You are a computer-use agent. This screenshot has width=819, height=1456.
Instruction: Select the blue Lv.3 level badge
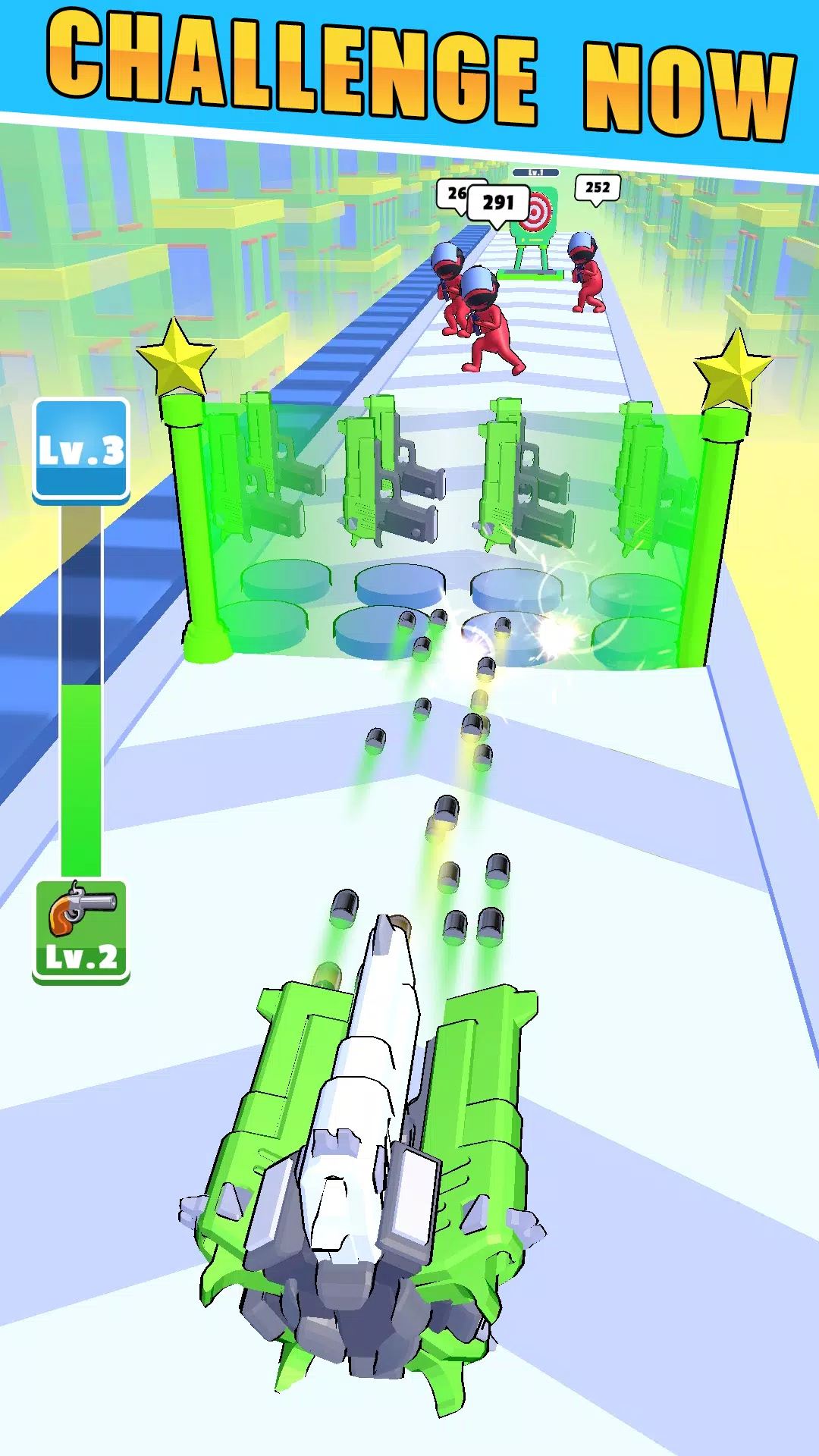pyautogui.click(x=81, y=450)
